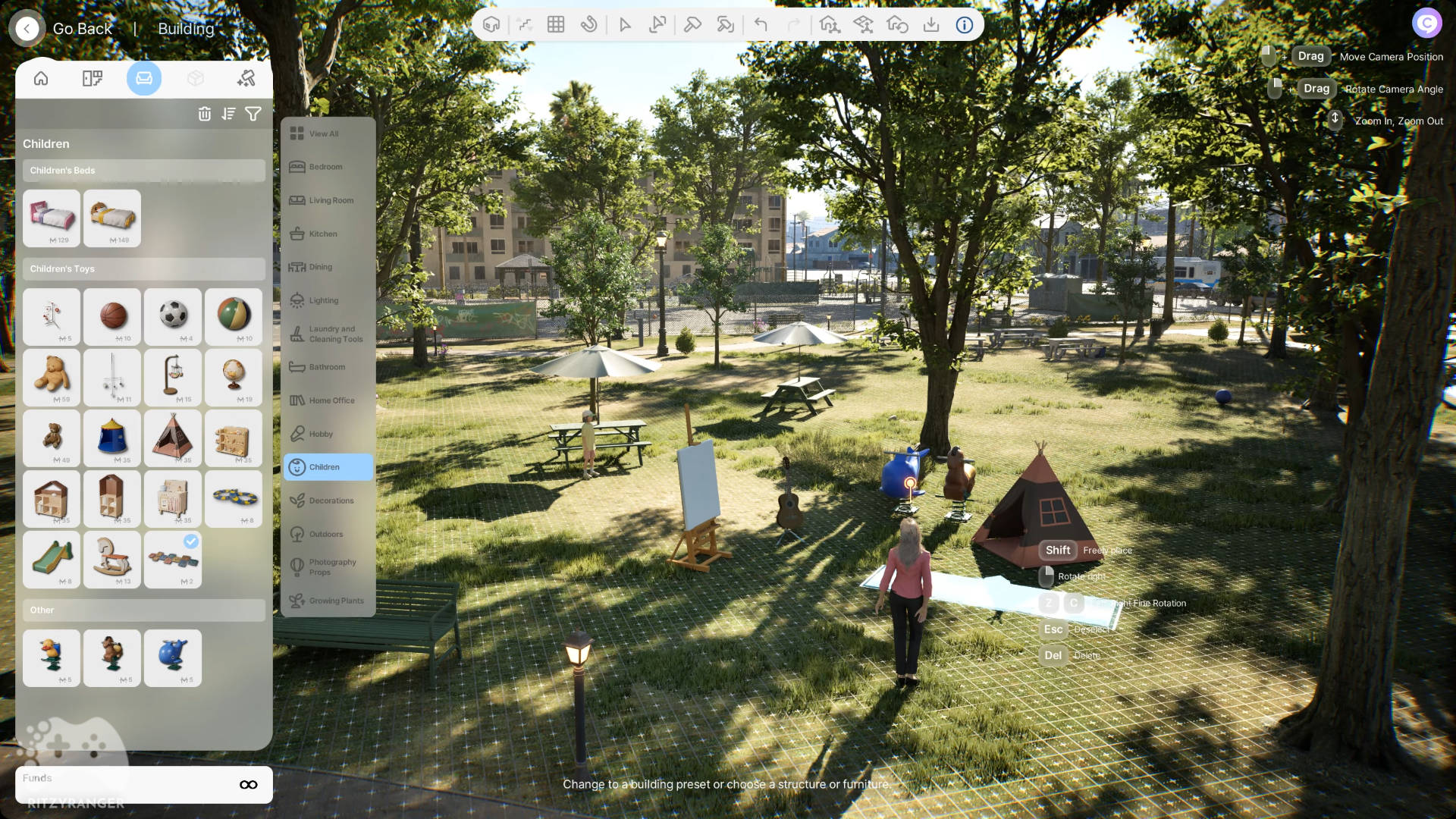Open the filter funnel icon
This screenshot has height=819, width=1456.
253,114
